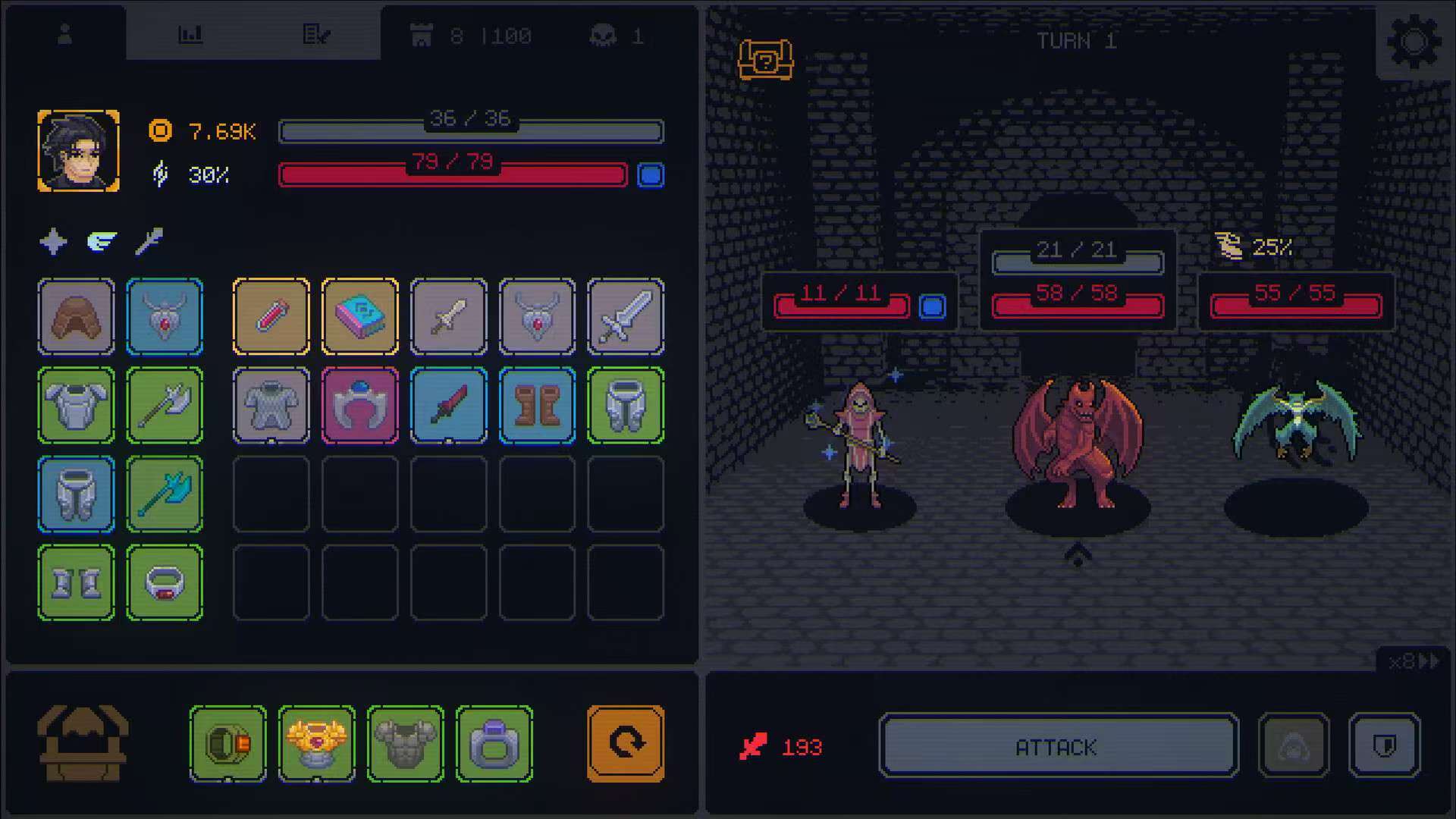Select the golden crown item in shop

click(x=316, y=743)
